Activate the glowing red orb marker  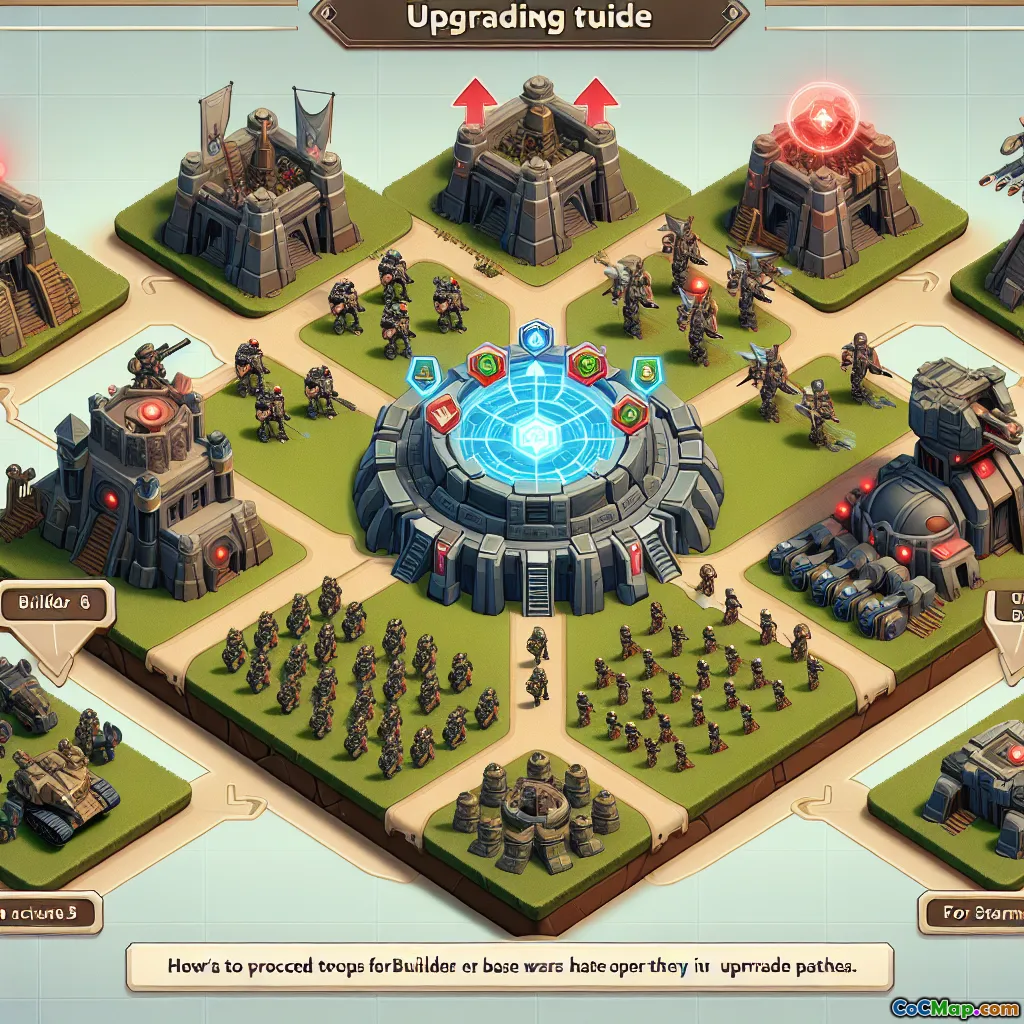tap(822, 113)
